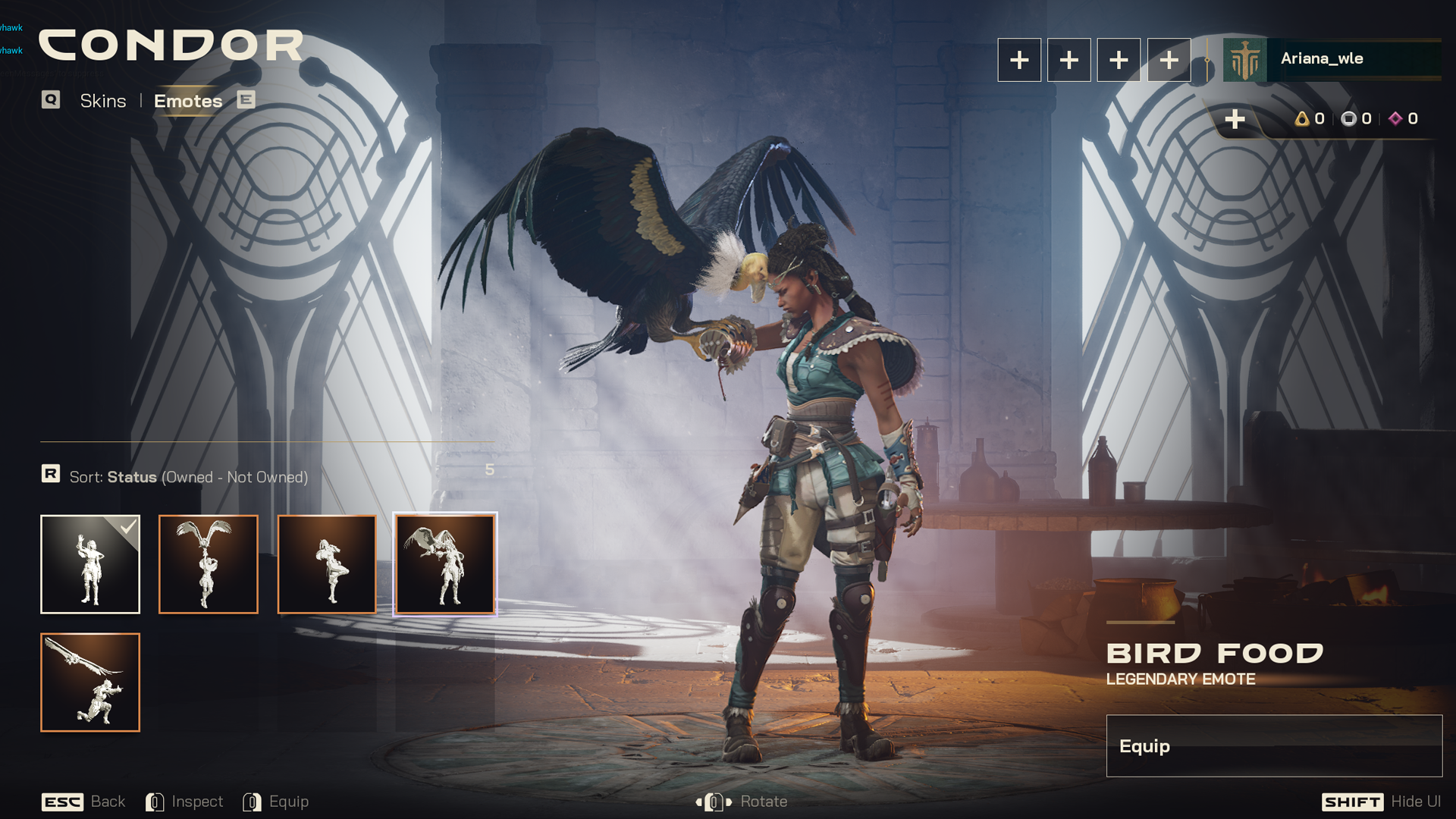Change the Sort: Status ordering

(x=174, y=477)
